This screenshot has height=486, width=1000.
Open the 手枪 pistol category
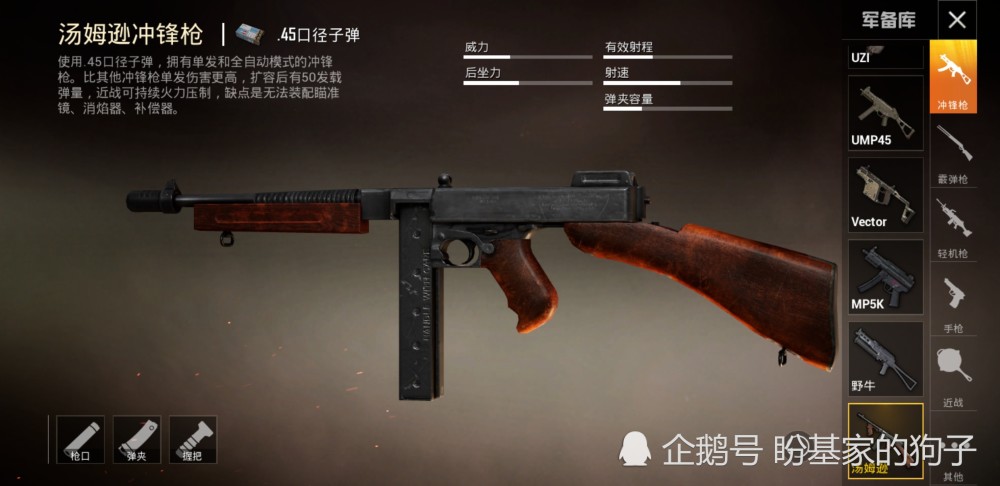[952, 301]
